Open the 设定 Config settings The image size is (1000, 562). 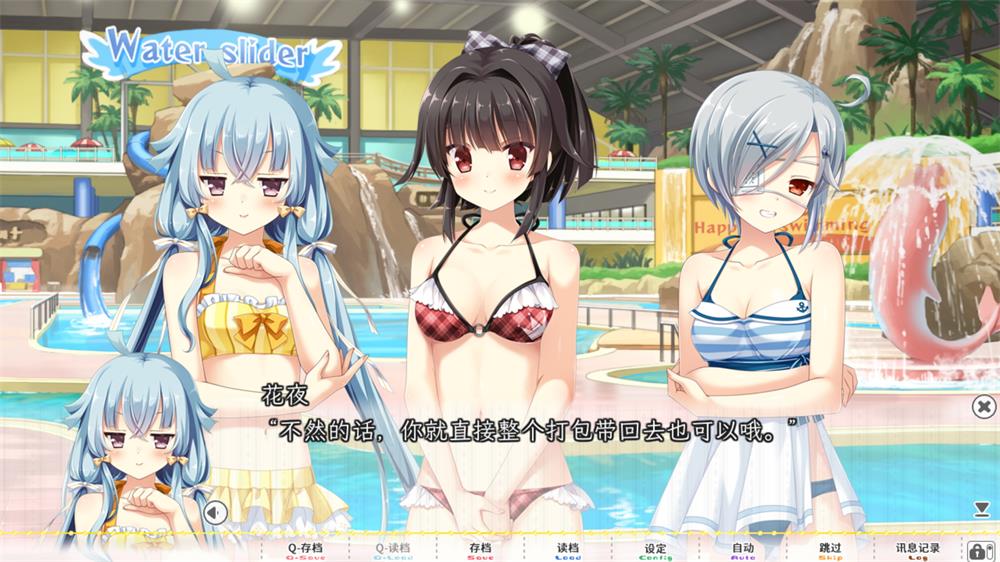coord(655,549)
